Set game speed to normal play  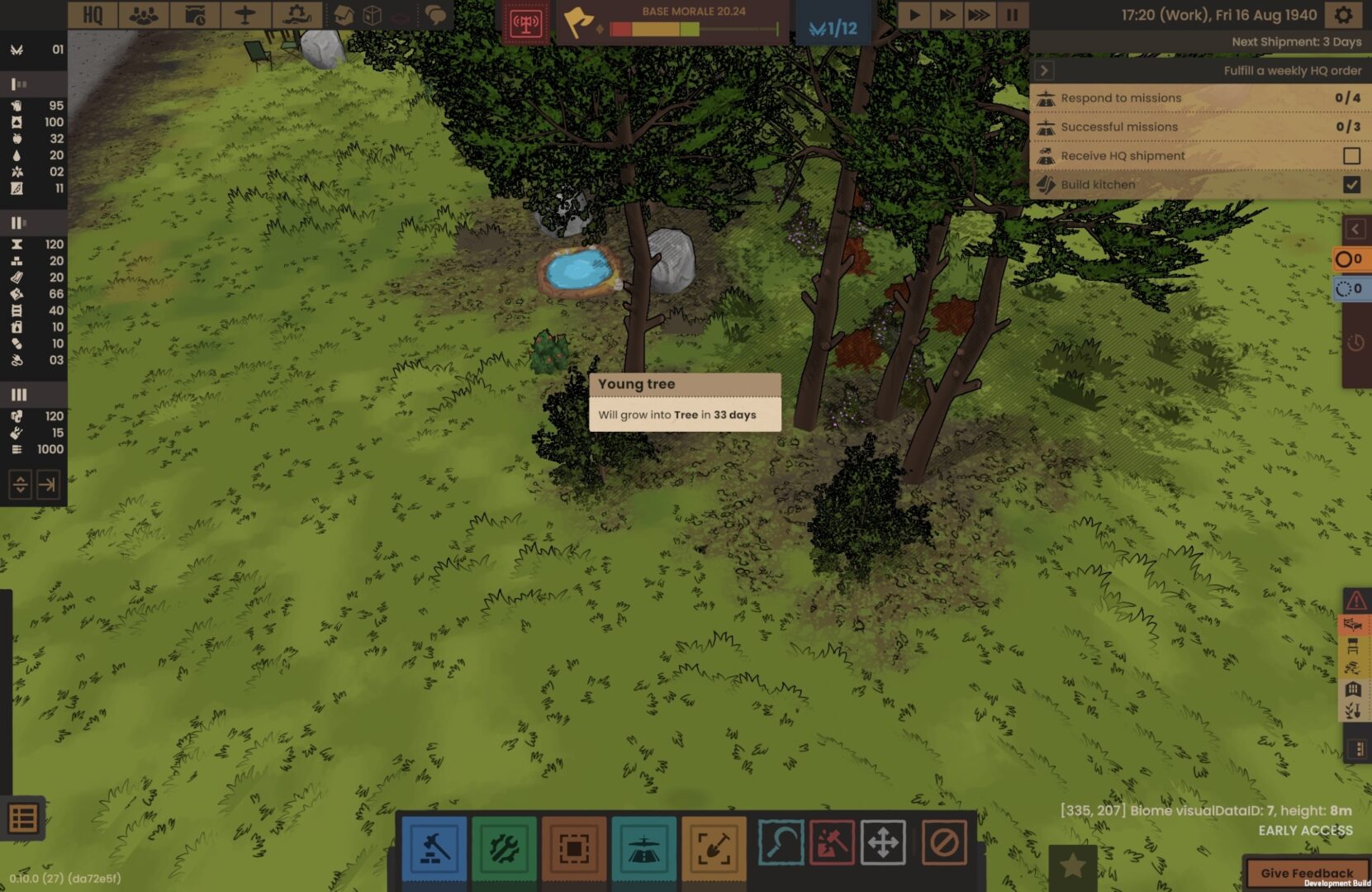click(x=914, y=15)
